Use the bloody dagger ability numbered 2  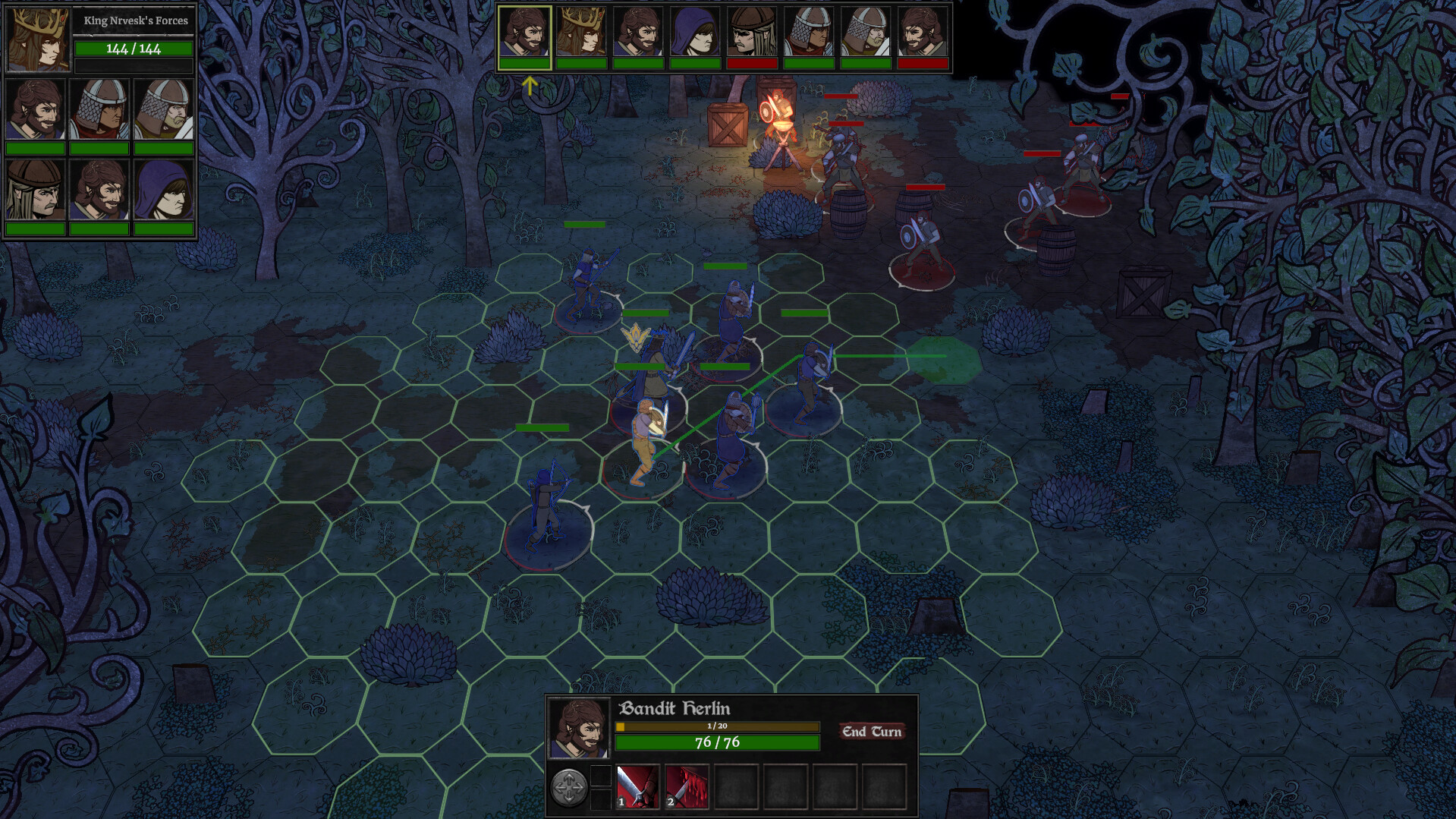pyautogui.click(x=687, y=786)
